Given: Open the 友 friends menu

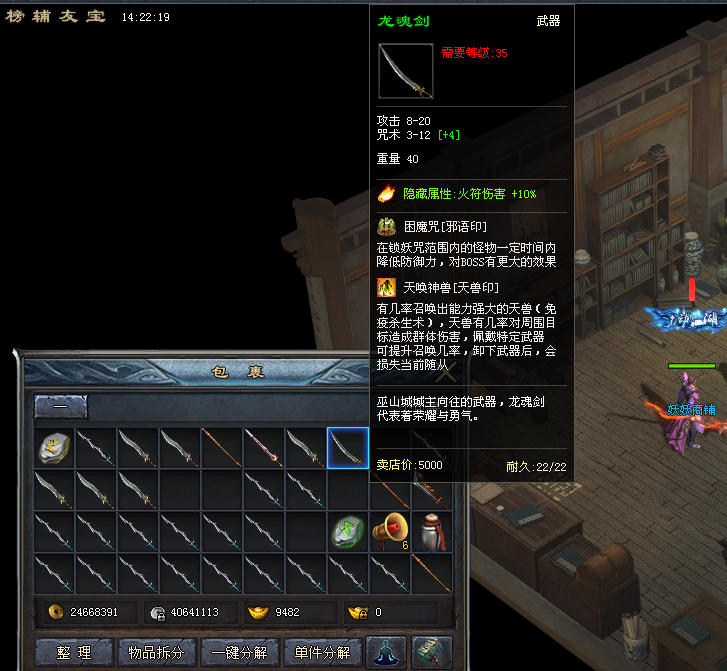Looking at the screenshot, I should click(x=69, y=17).
